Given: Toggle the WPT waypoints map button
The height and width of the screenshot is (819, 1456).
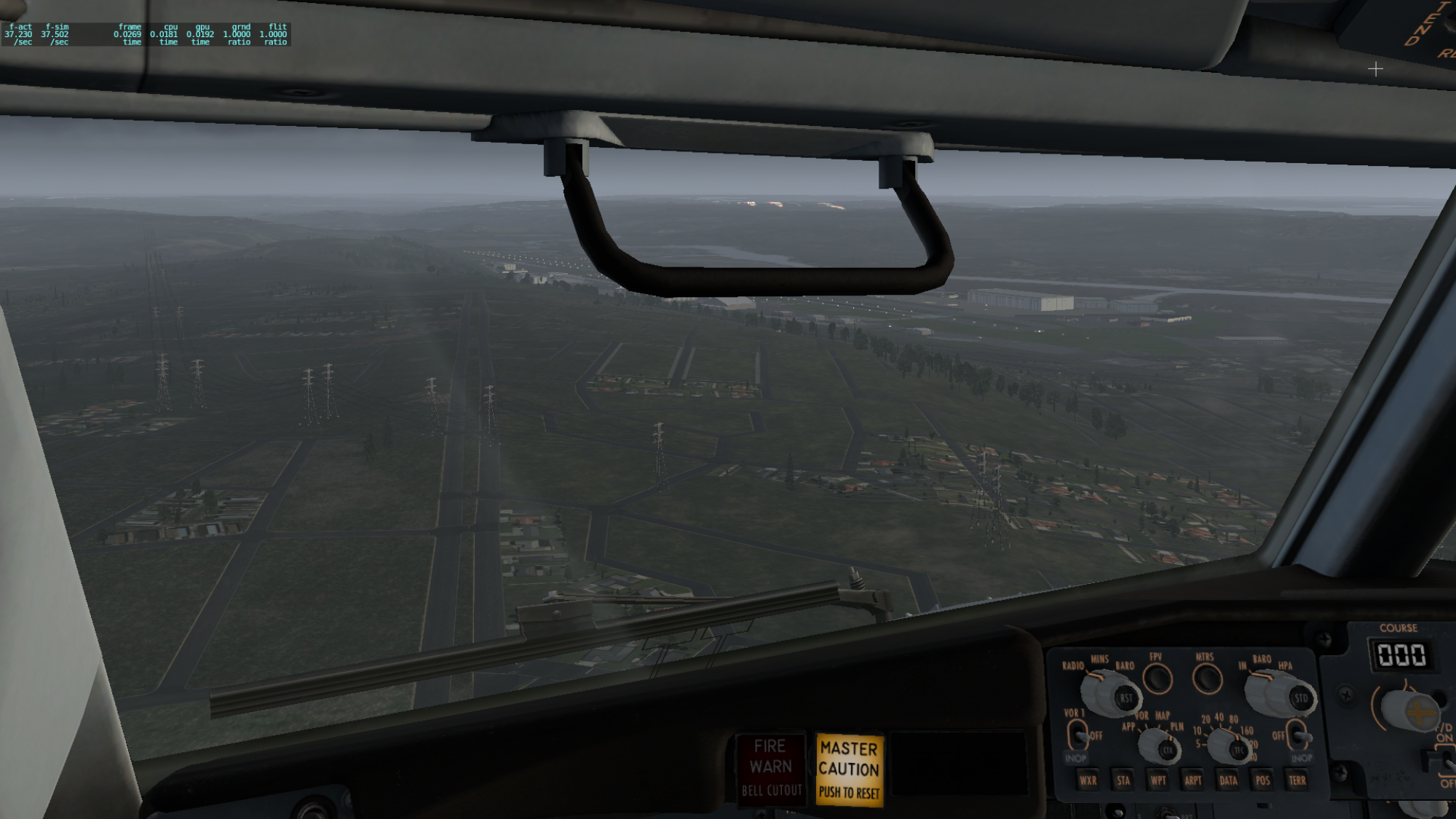Looking at the screenshot, I should tap(1158, 780).
